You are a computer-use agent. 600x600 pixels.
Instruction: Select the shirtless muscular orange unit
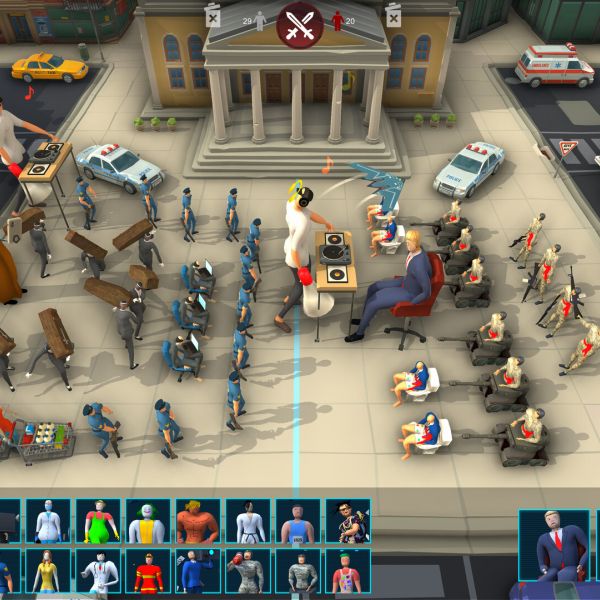point(198,521)
